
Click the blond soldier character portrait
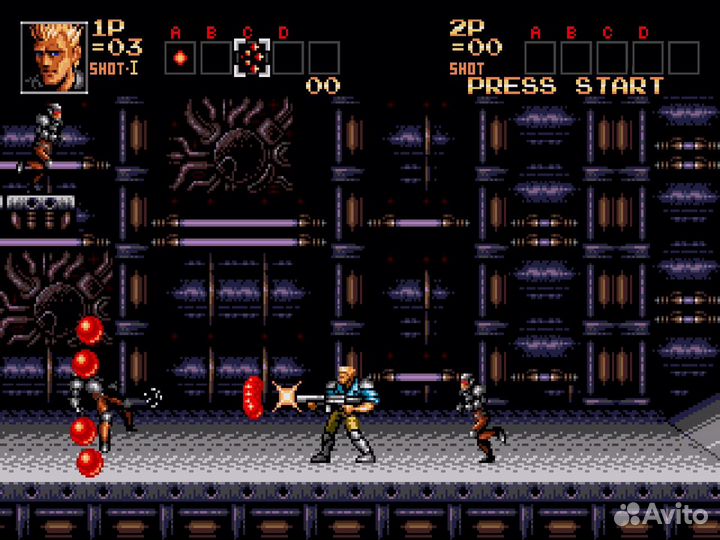click(x=54, y=58)
